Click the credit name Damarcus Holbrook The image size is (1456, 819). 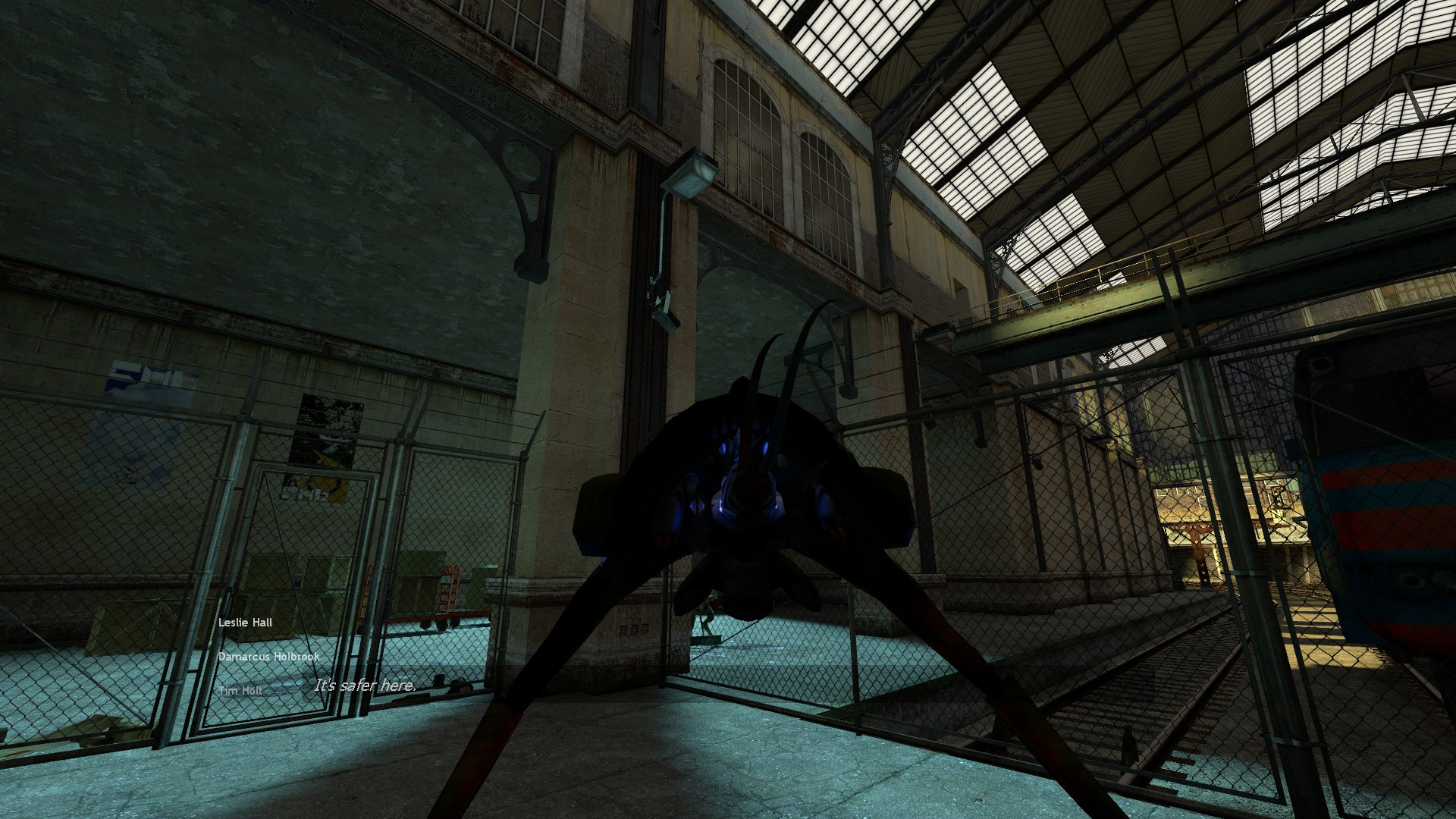click(x=270, y=656)
